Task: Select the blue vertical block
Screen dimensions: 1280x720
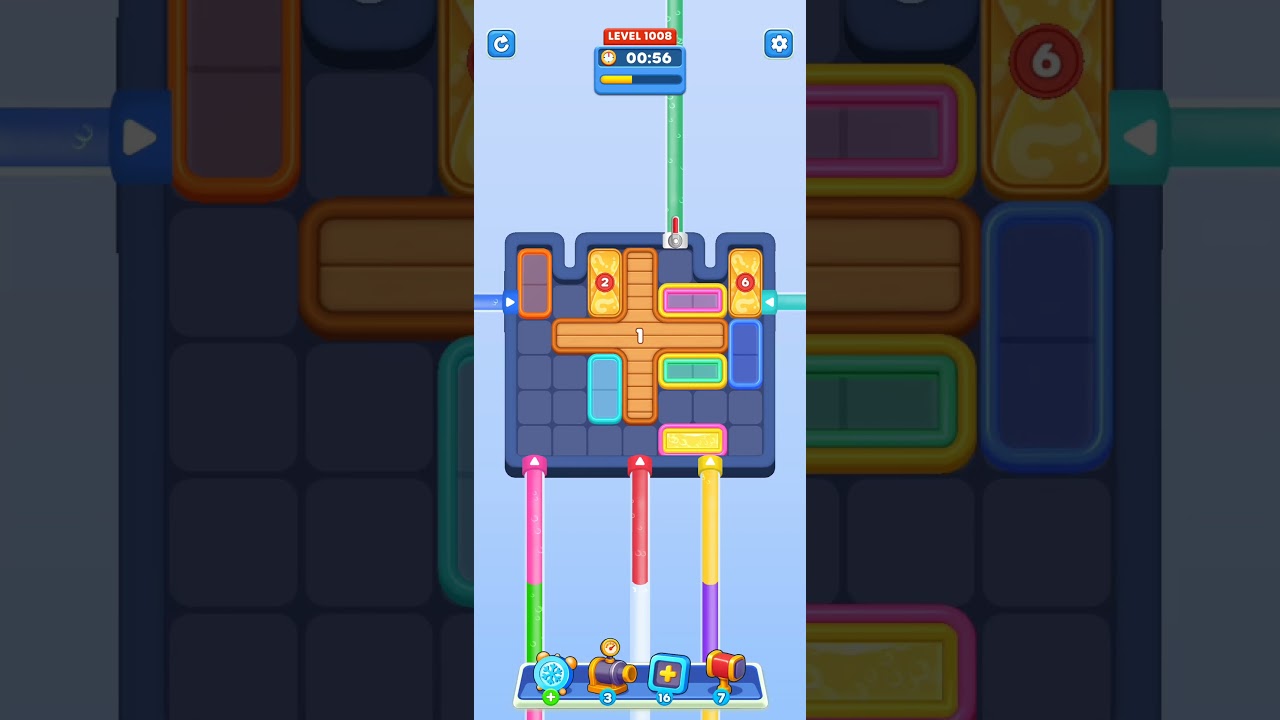Action: tap(744, 352)
